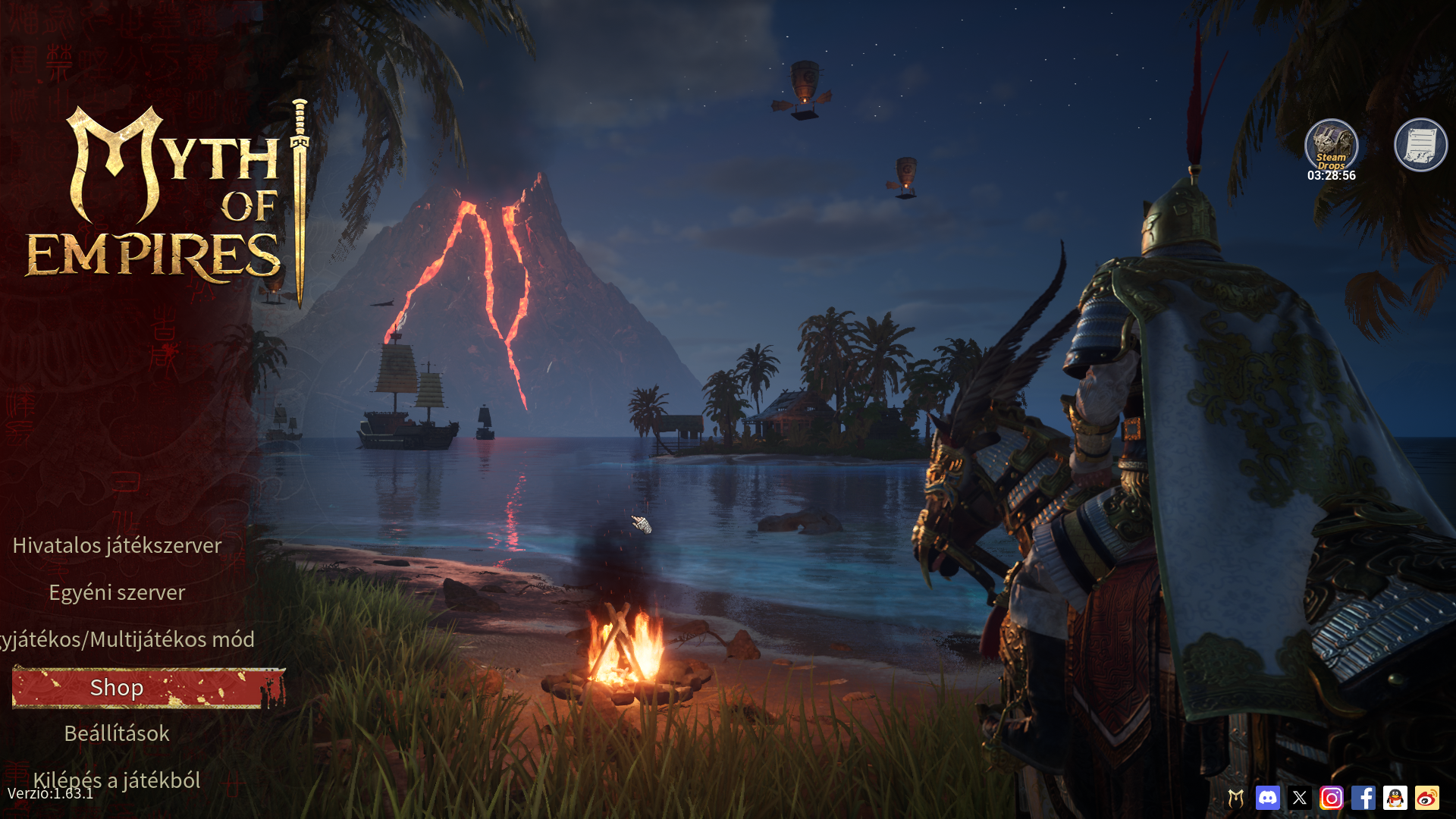Viewport: 1456px width, 819px height.
Task: Open Beállítások settings menu
Action: [x=117, y=733]
